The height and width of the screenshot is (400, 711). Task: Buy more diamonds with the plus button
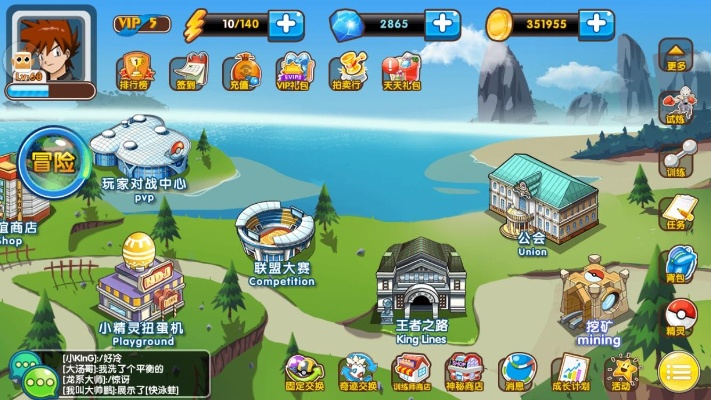pyautogui.click(x=441, y=22)
